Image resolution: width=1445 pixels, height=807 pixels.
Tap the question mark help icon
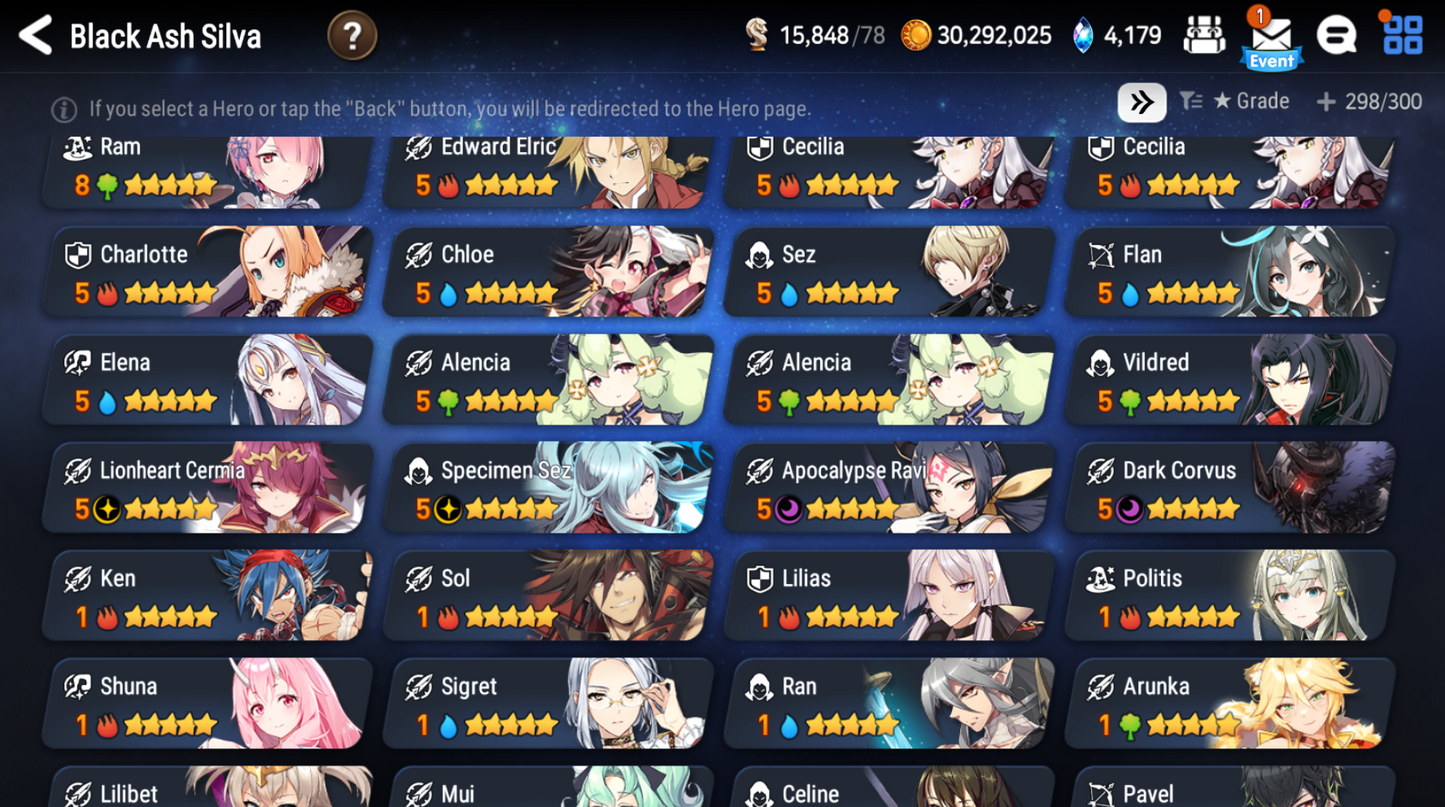click(352, 34)
